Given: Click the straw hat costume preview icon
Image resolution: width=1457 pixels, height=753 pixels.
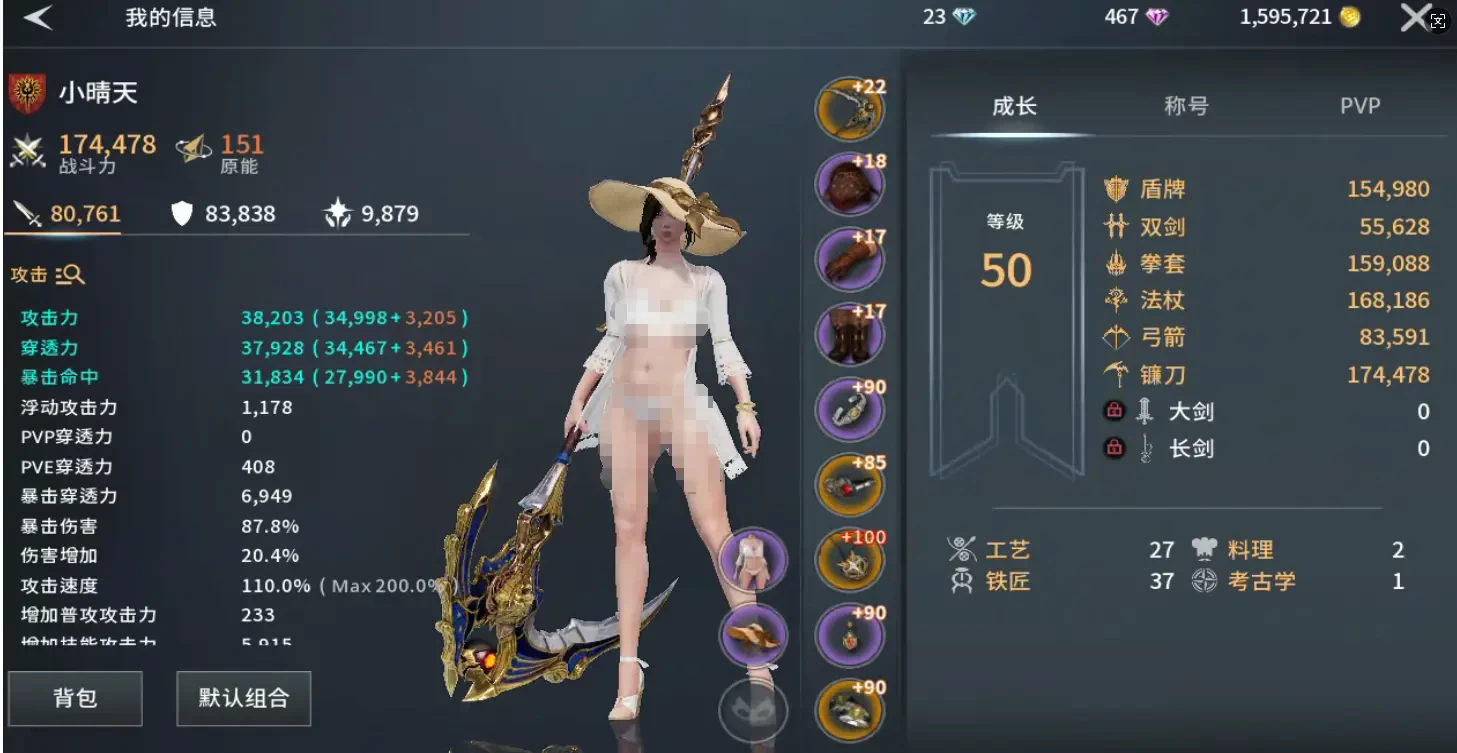Looking at the screenshot, I should pos(753,635).
